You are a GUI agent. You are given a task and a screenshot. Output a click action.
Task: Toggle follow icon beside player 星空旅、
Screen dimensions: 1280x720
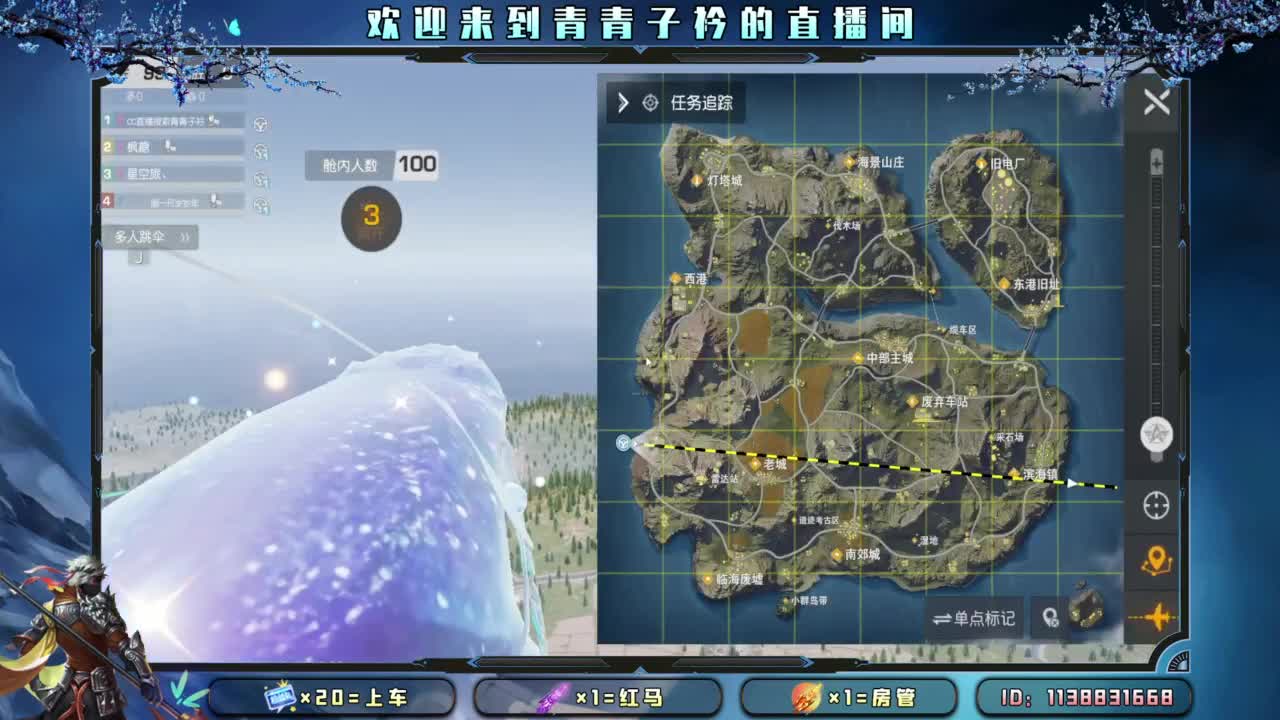click(x=262, y=177)
